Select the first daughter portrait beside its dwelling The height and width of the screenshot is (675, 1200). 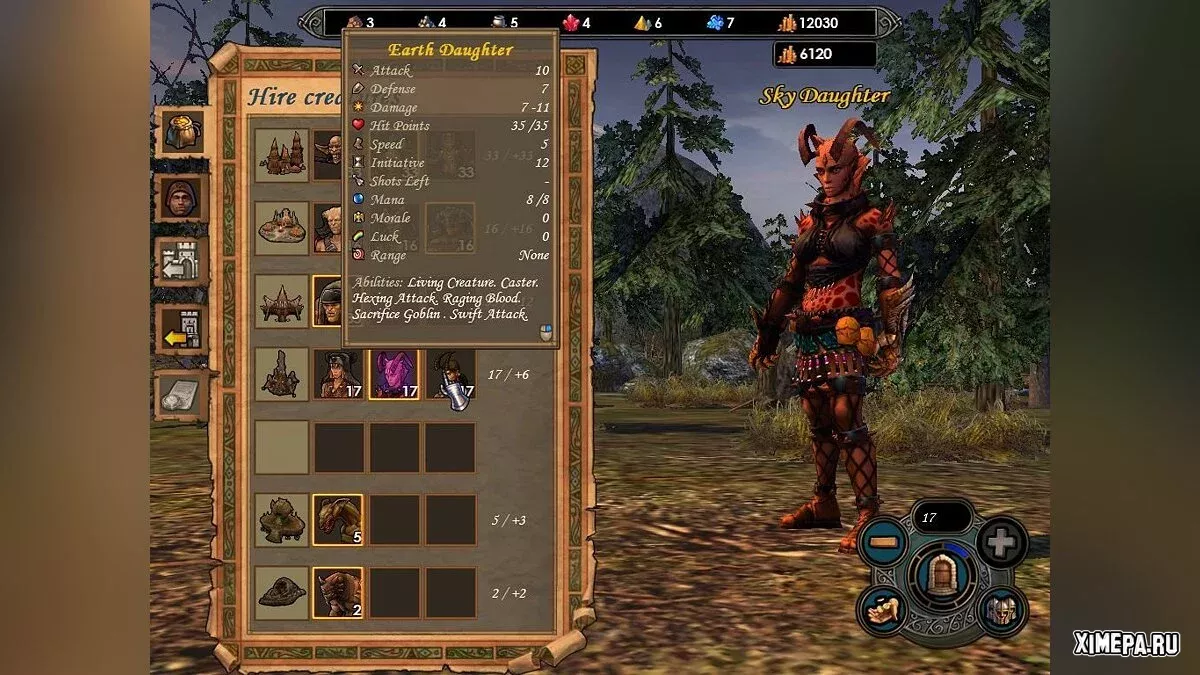[x=338, y=374]
